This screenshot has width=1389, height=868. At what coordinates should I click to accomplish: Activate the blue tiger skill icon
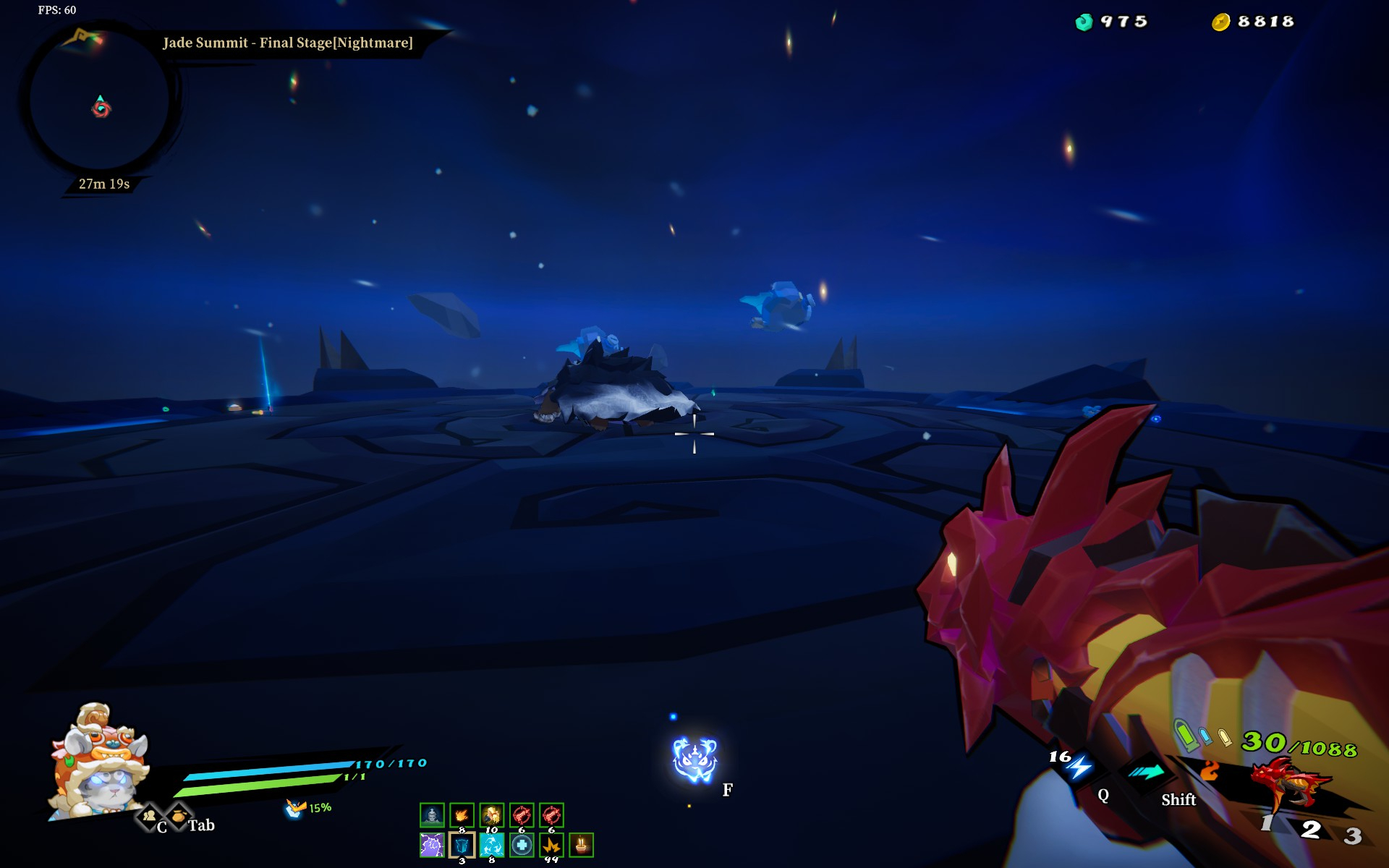tap(694, 759)
